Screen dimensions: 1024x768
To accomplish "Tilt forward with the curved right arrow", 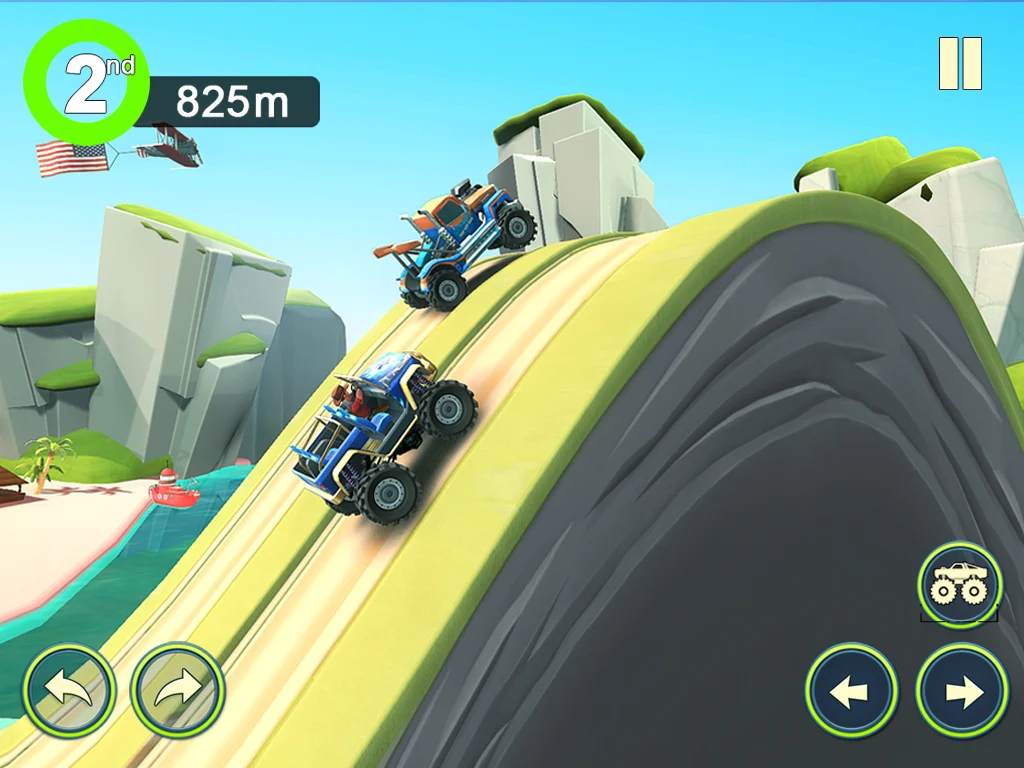I will (178, 690).
